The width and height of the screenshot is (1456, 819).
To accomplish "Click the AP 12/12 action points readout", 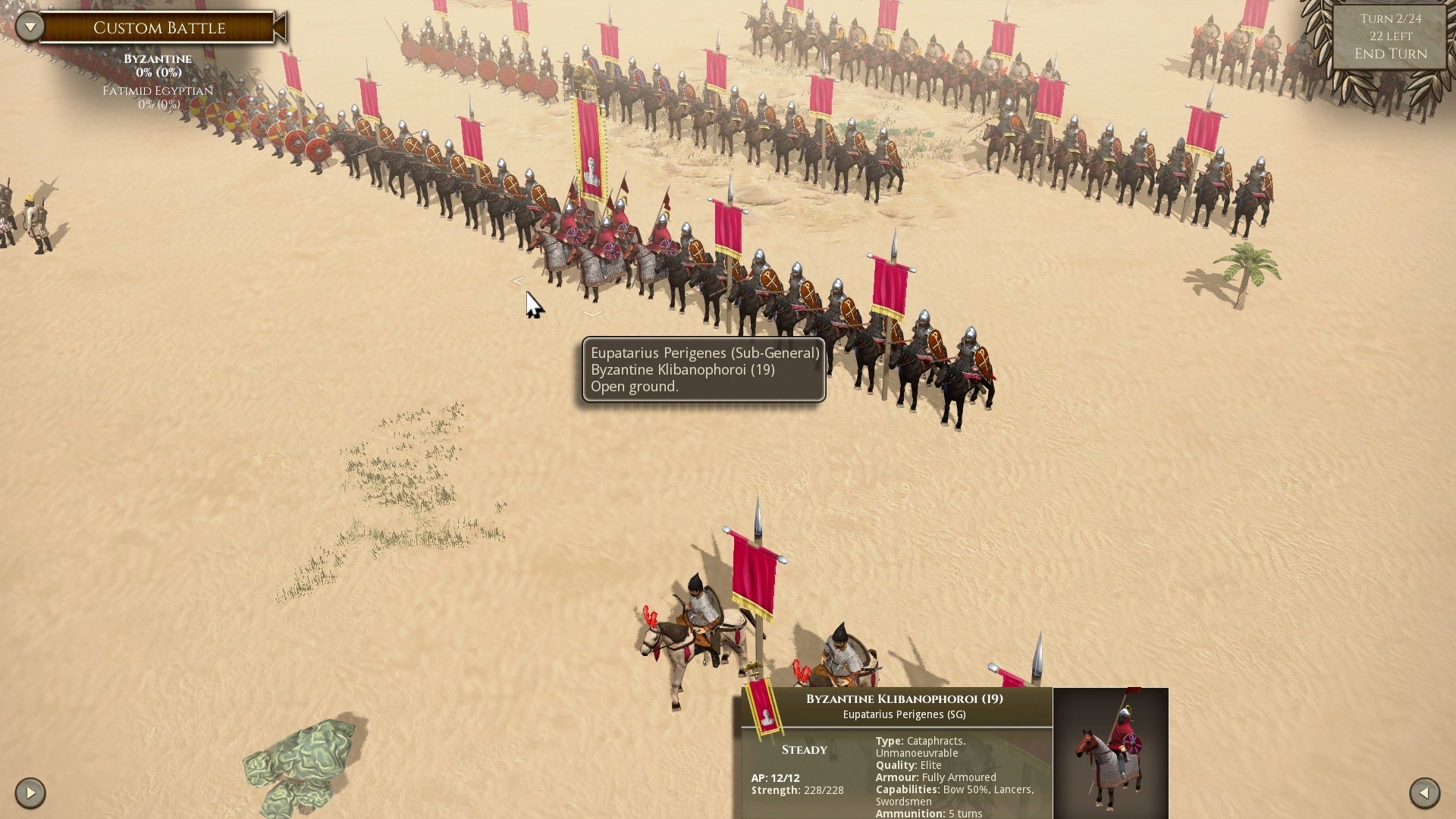I will point(775,777).
